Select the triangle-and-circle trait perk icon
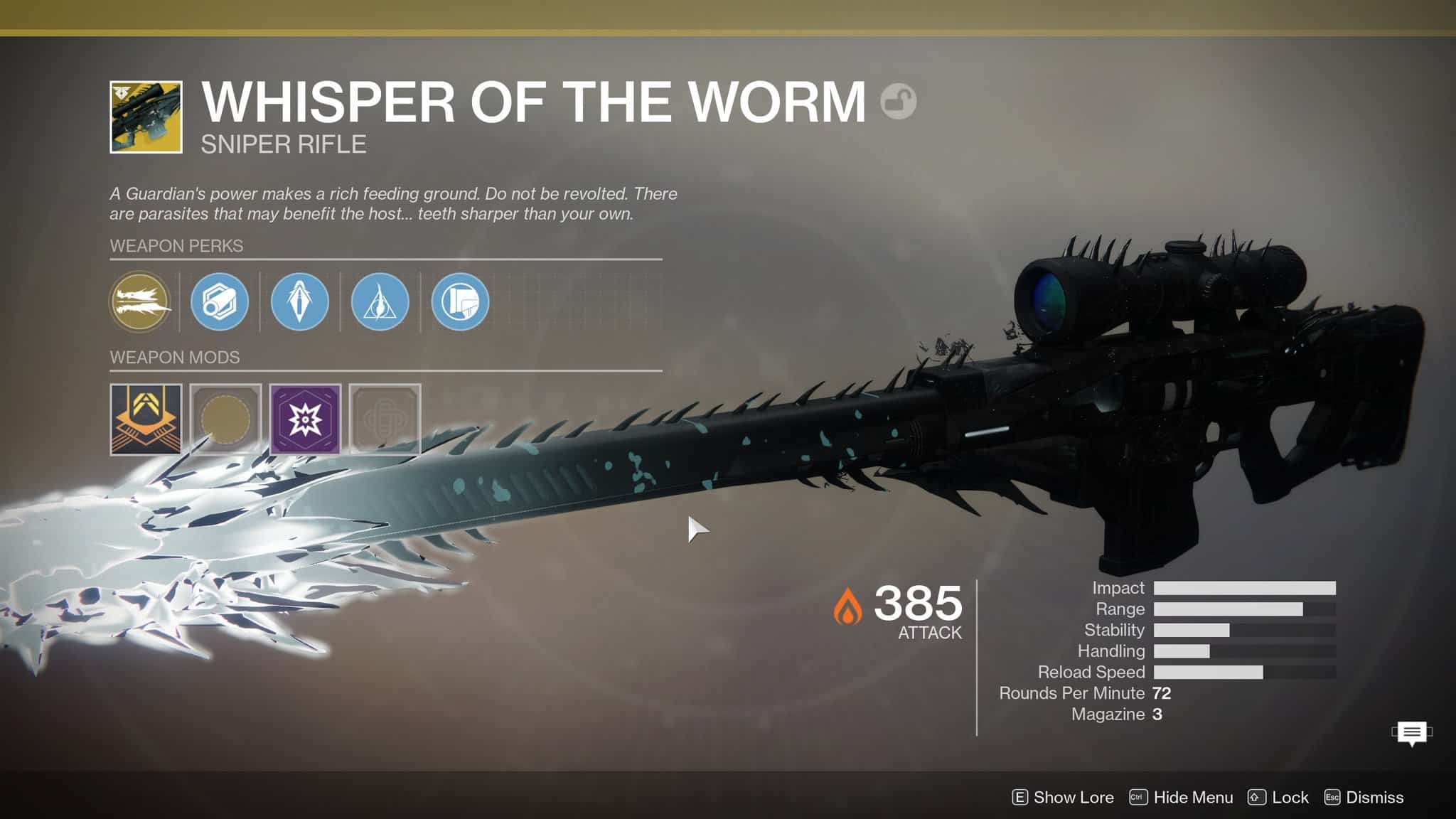Viewport: 1456px width, 819px height. pos(380,302)
